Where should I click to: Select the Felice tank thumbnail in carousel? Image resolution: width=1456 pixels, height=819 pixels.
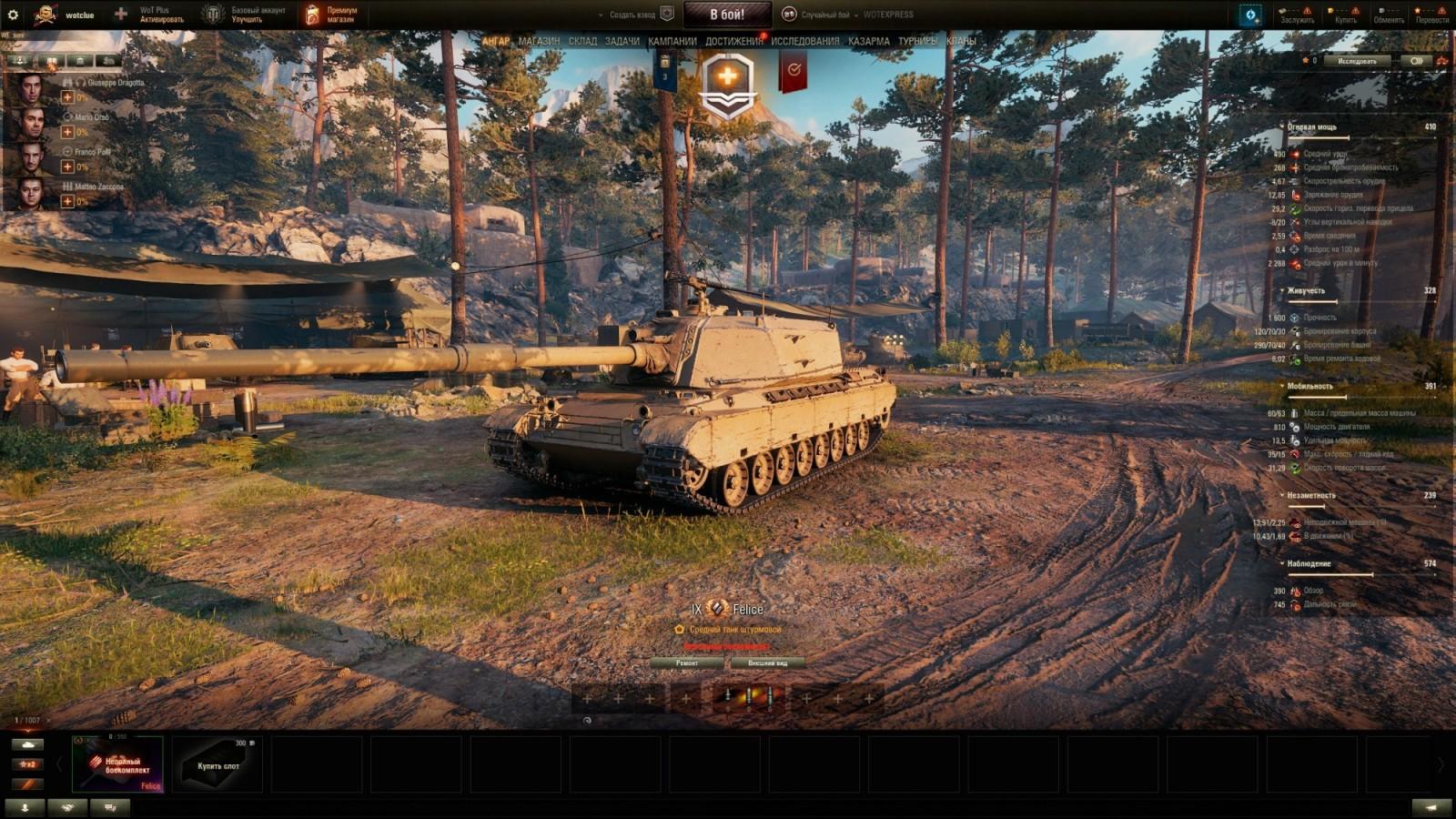(x=118, y=764)
